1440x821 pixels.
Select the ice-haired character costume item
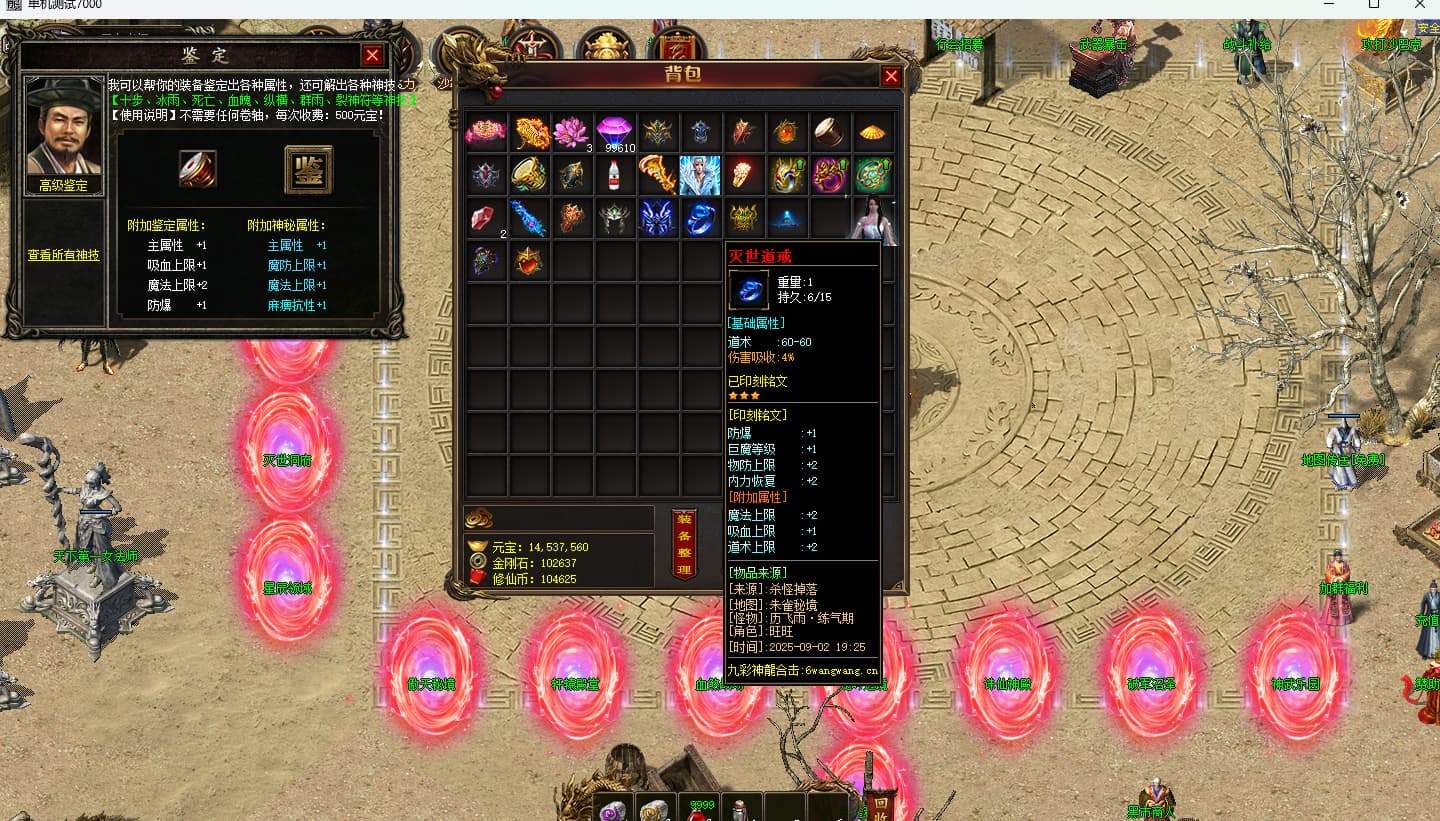700,176
